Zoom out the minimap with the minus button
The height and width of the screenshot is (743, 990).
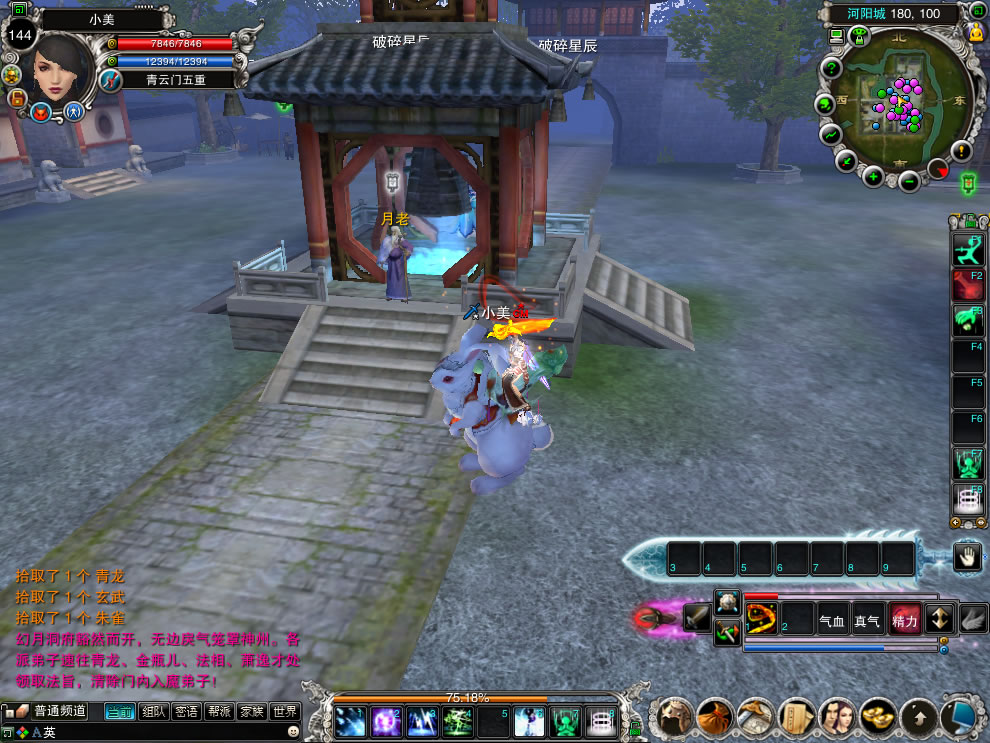coord(909,181)
